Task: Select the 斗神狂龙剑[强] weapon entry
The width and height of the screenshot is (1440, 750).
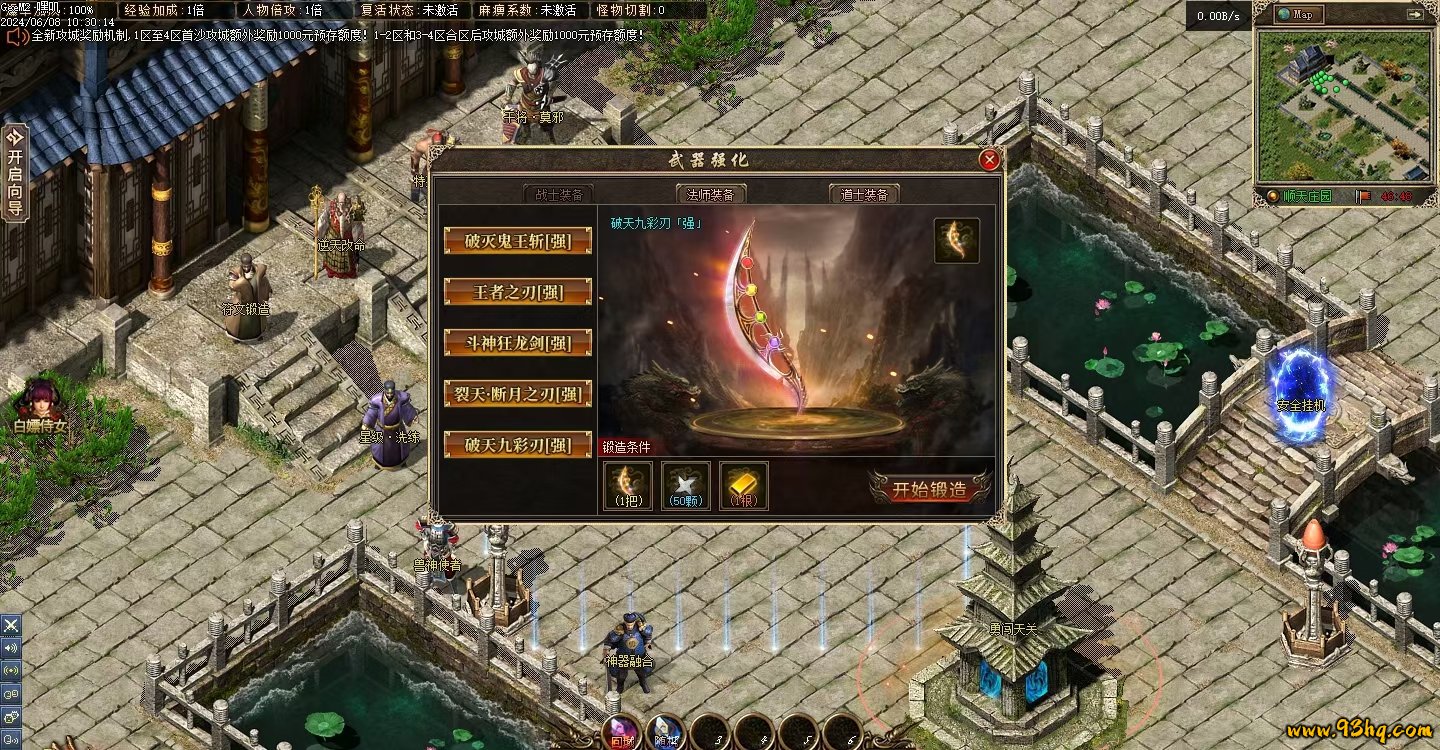Action: click(x=517, y=343)
